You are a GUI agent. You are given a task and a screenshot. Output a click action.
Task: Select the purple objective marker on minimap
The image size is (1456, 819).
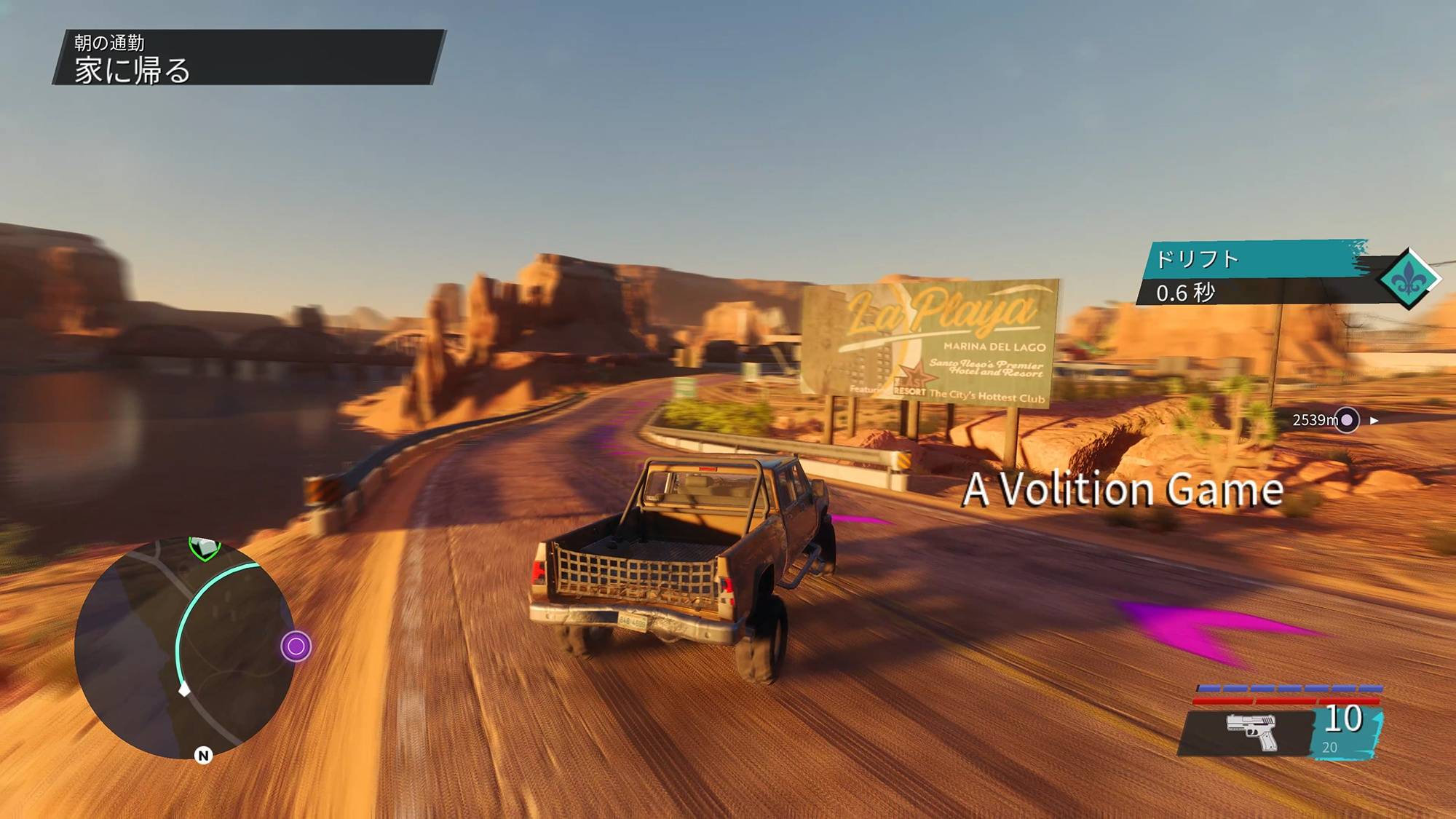click(296, 646)
